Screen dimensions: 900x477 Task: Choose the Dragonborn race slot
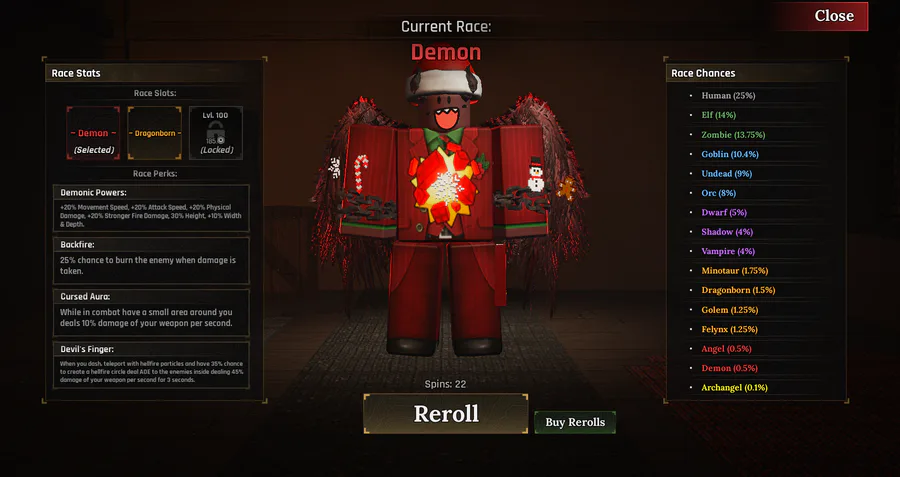(155, 133)
